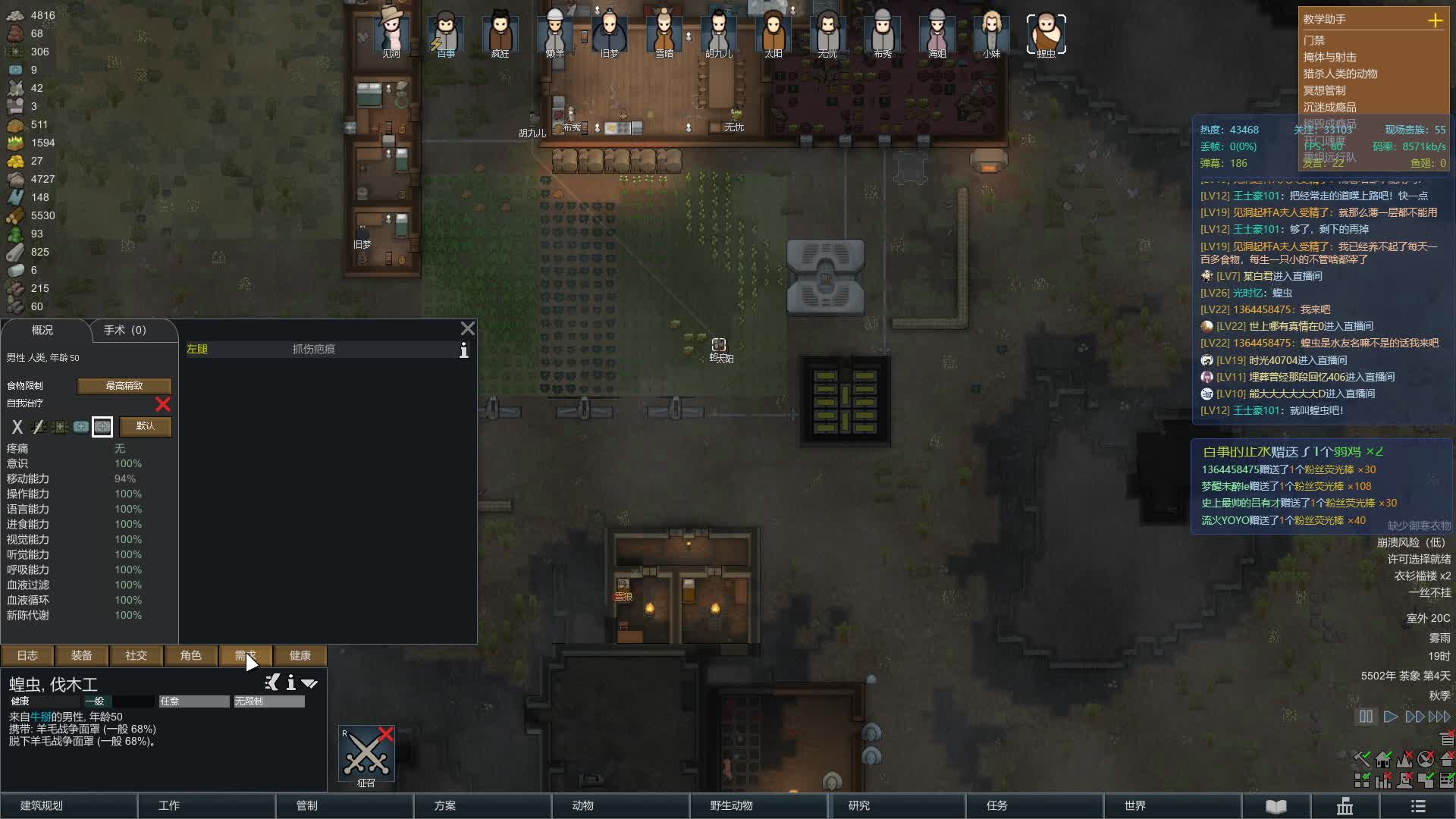Switch to the 手术 (0) tab

(125, 330)
